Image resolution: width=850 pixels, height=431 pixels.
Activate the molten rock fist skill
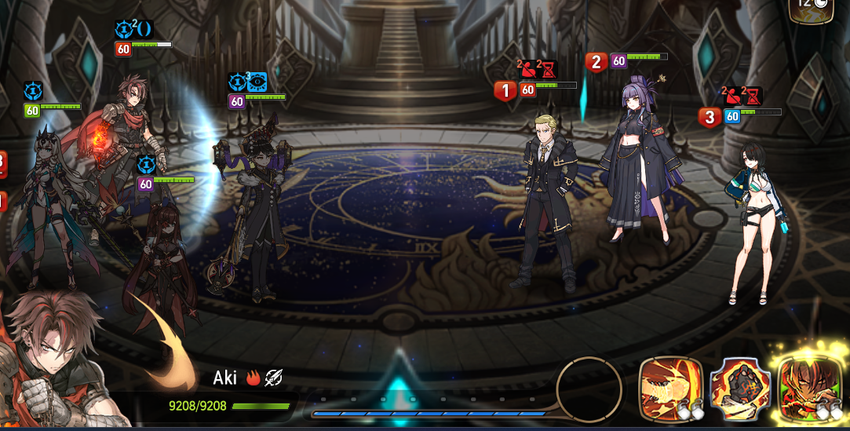(x=741, y=391)
